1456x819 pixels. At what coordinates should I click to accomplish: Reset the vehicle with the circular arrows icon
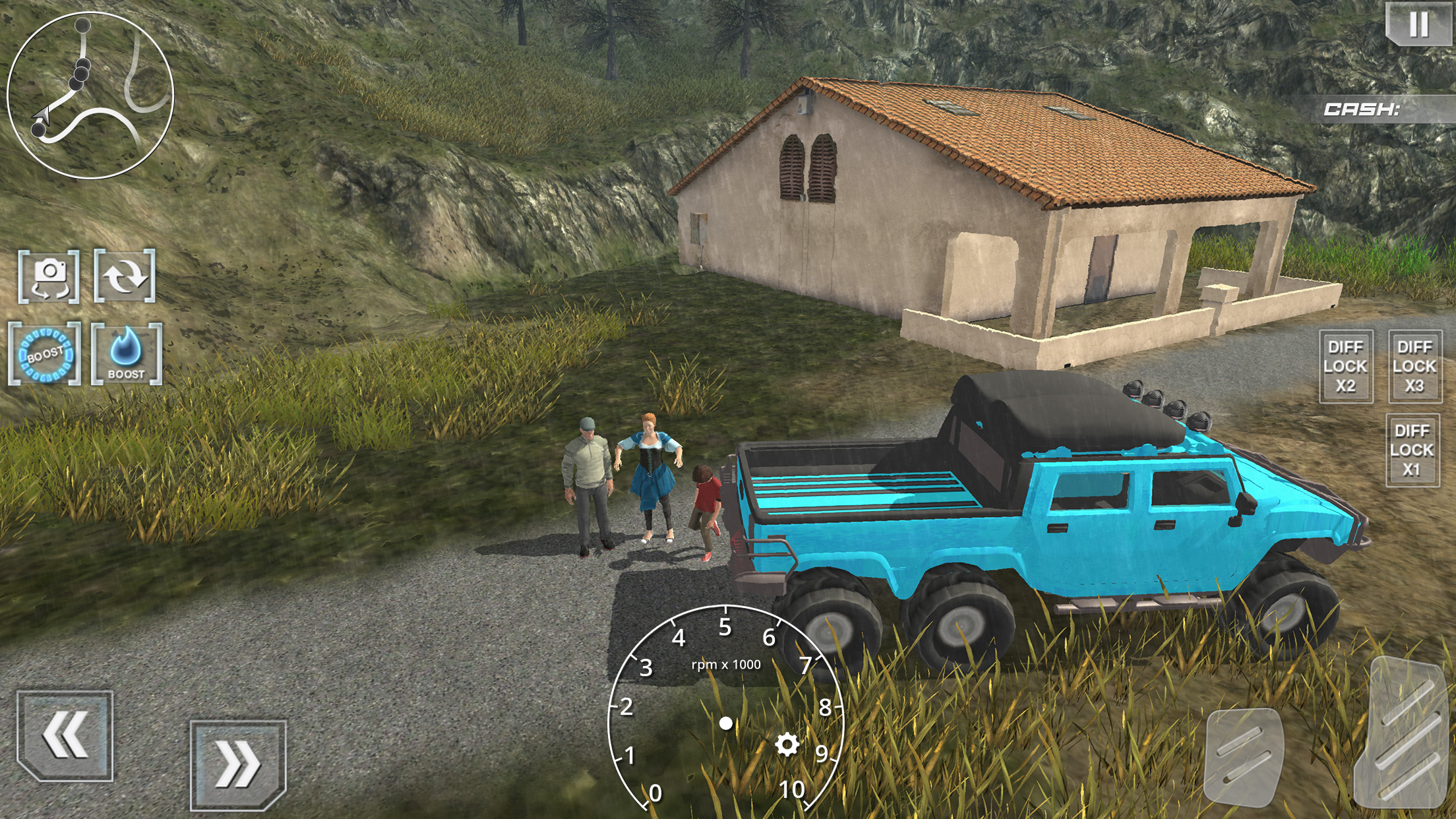125,276
